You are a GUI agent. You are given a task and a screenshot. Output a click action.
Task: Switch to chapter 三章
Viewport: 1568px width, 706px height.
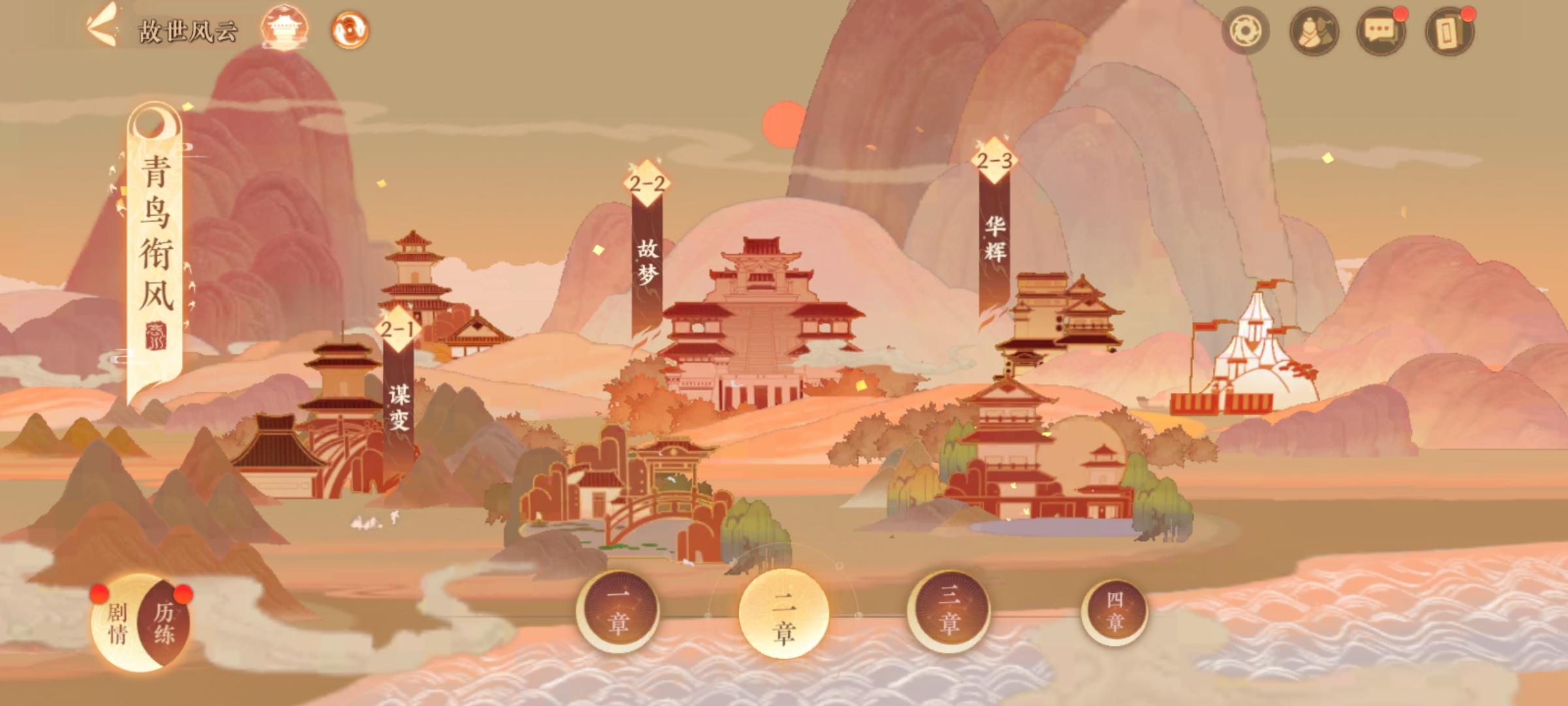(949, 611)
